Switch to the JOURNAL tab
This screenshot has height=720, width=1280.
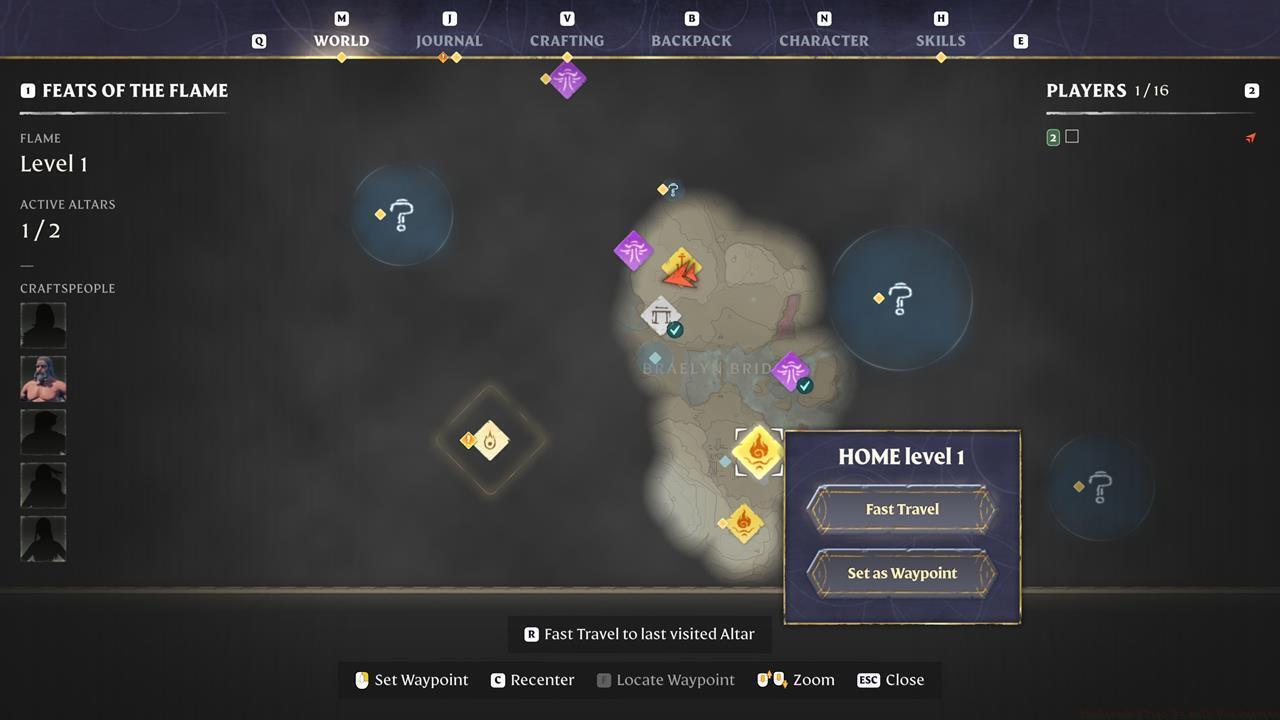tap(448, 40)
